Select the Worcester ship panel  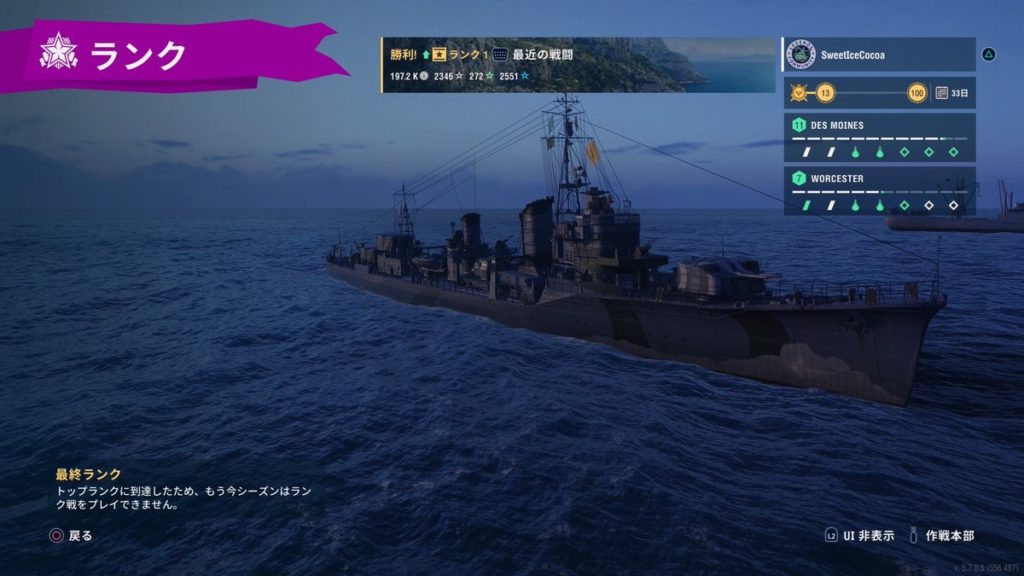(x=878, y=191)
